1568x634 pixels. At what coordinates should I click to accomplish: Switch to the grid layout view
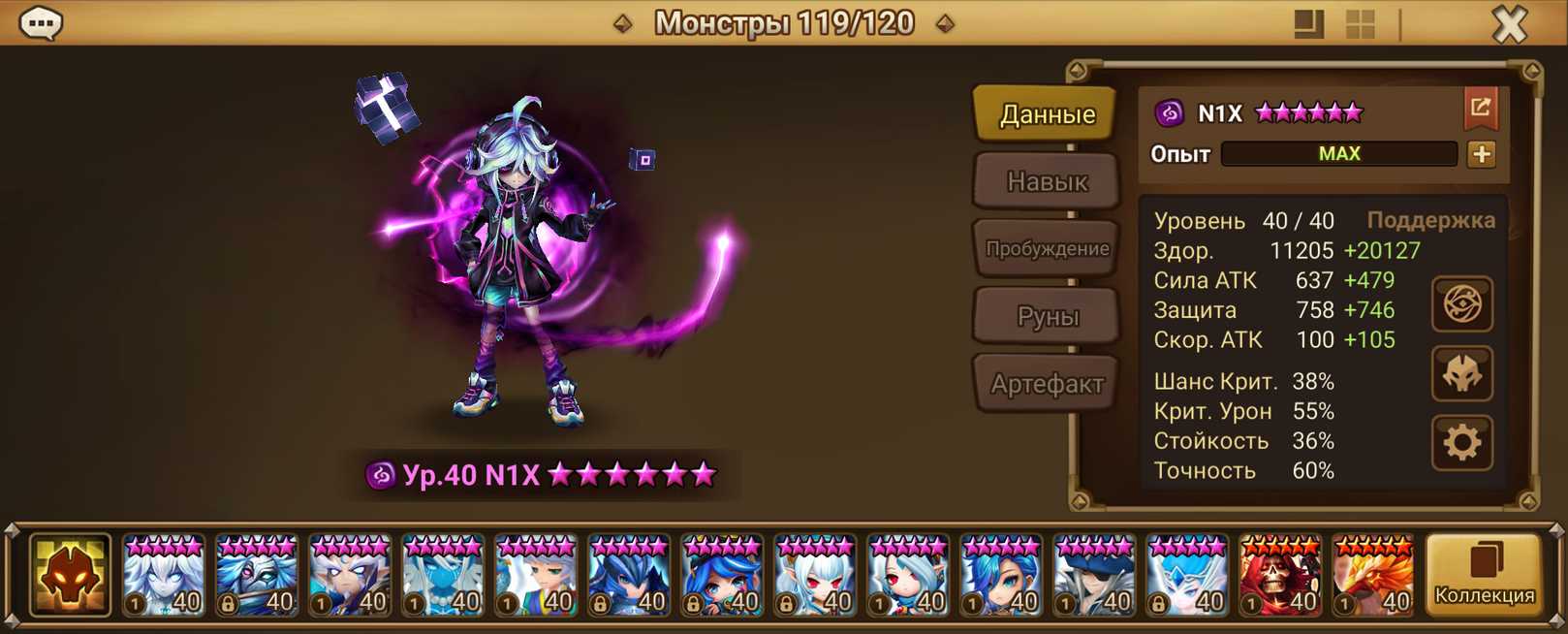point(1361,24)
